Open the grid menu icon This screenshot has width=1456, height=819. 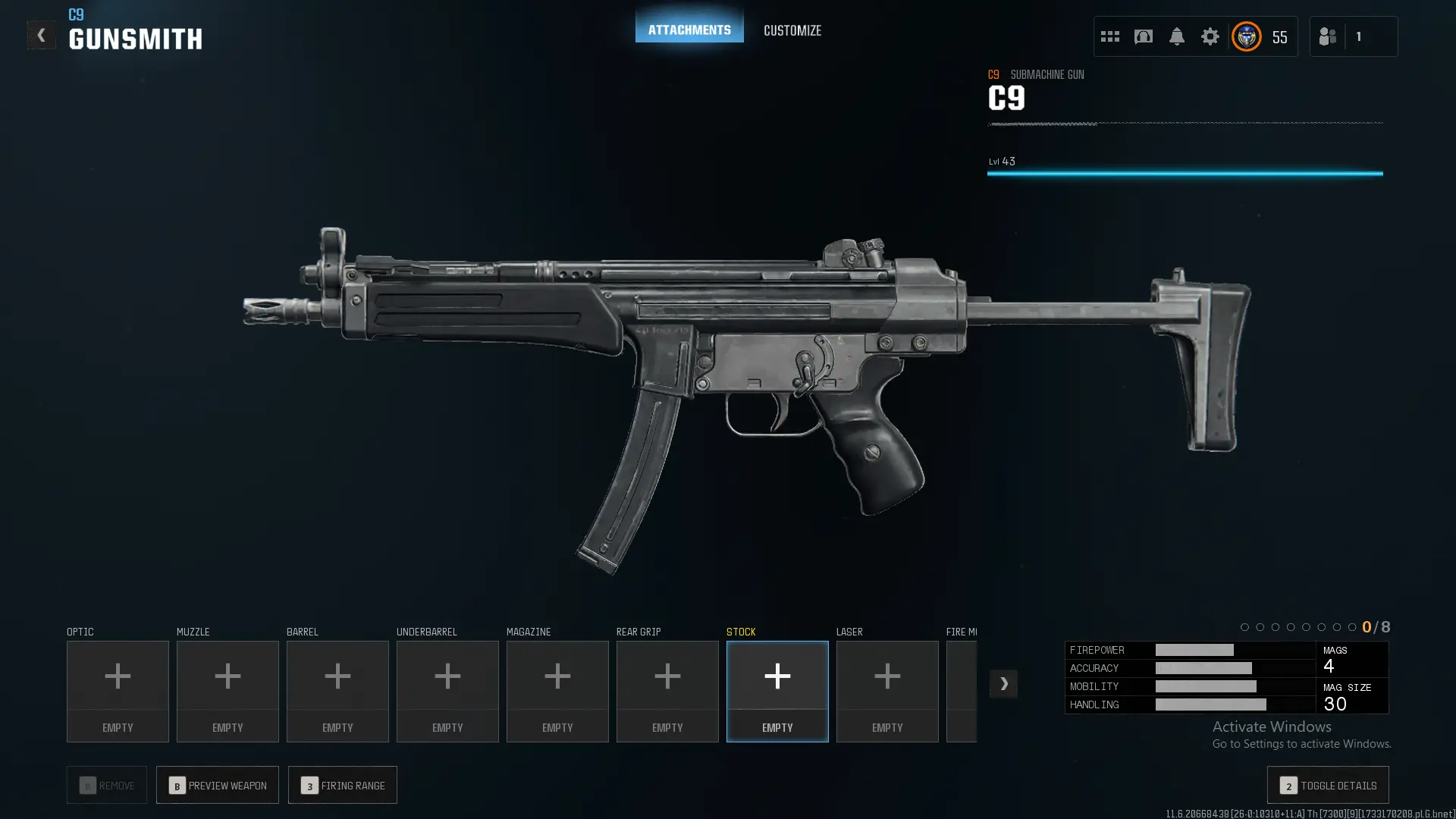[x=1109, y=36]
